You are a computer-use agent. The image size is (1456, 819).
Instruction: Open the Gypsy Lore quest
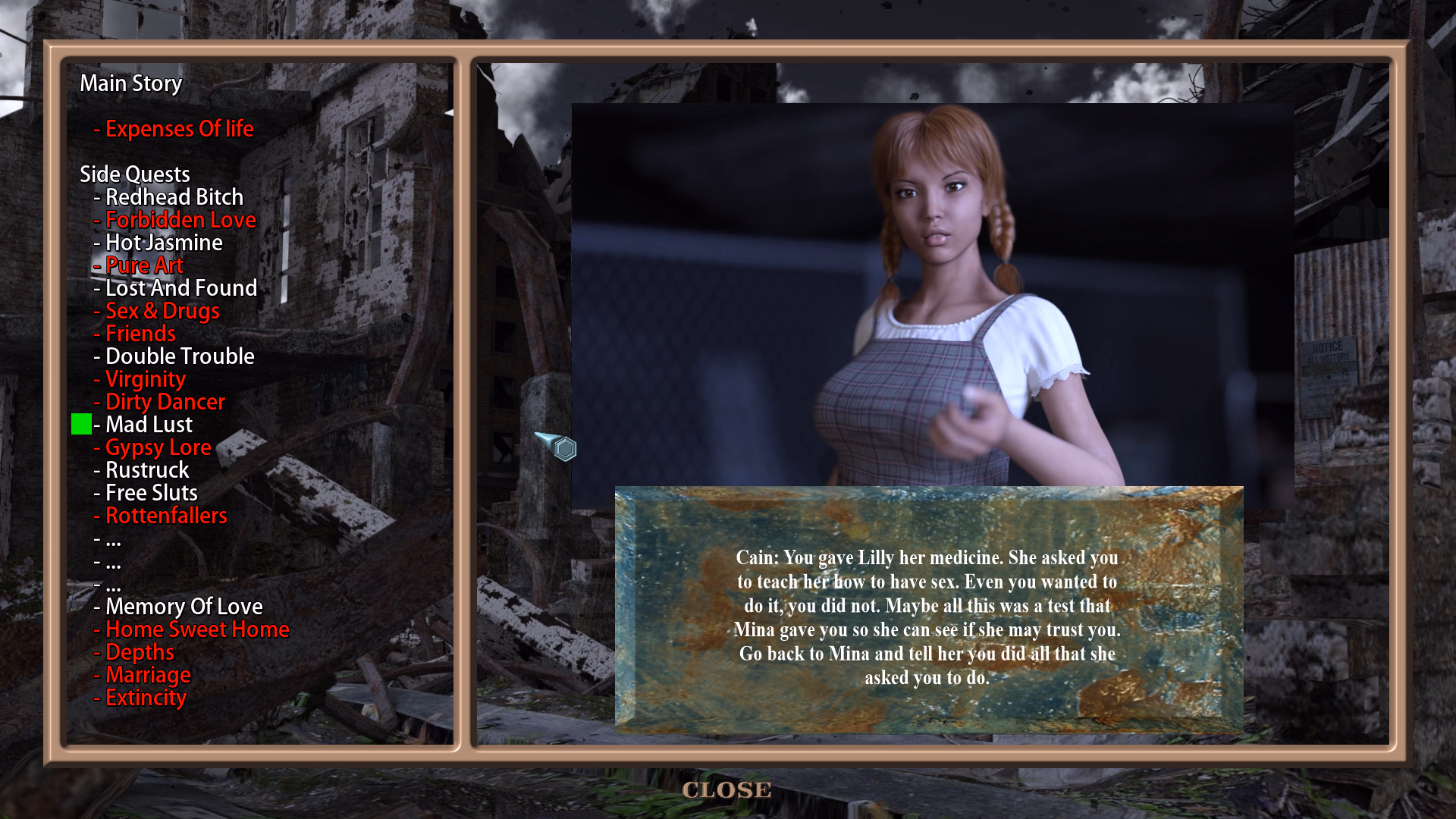[157, 447]
